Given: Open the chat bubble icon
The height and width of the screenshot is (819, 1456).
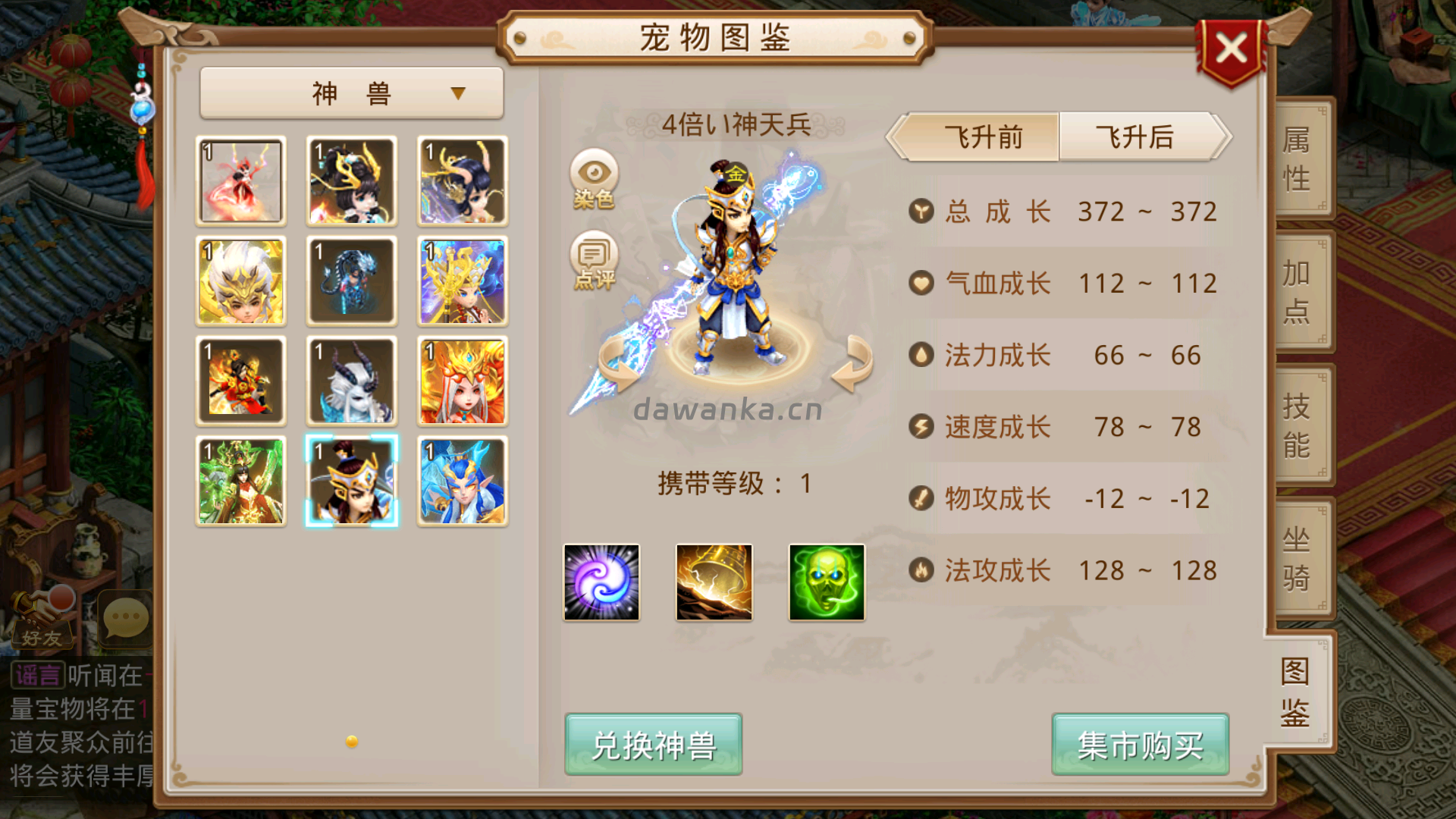Looking at the screenshot, I should coord(124,619).
